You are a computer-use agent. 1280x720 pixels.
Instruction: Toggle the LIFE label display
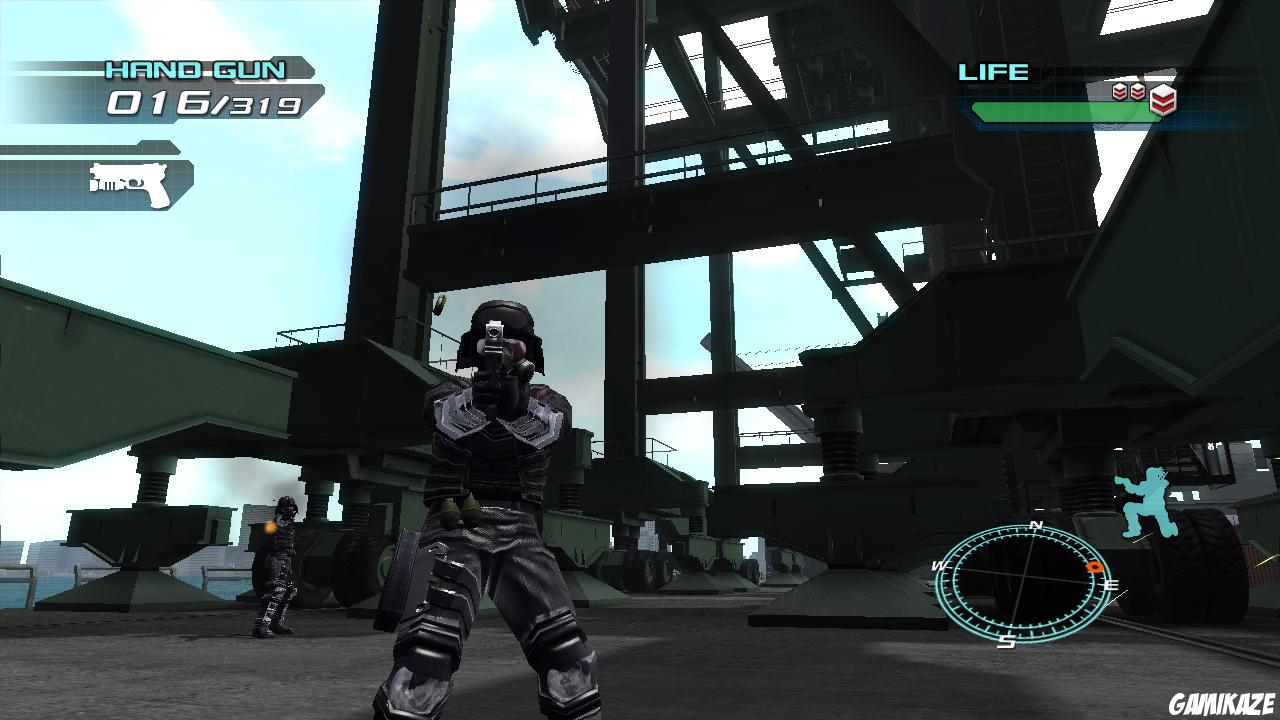[992, 72]
